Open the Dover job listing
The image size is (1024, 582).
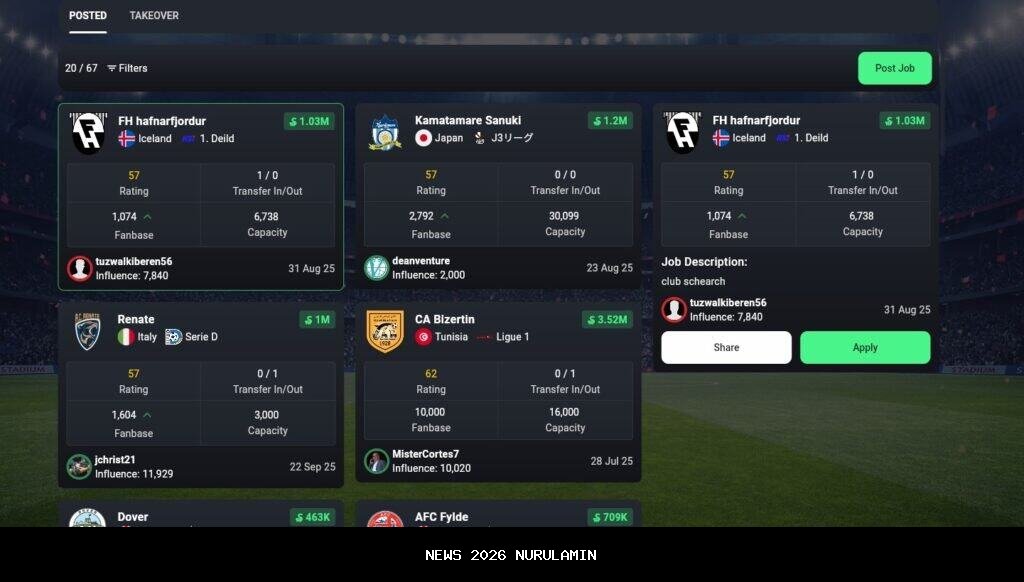(x=133, y=517)
